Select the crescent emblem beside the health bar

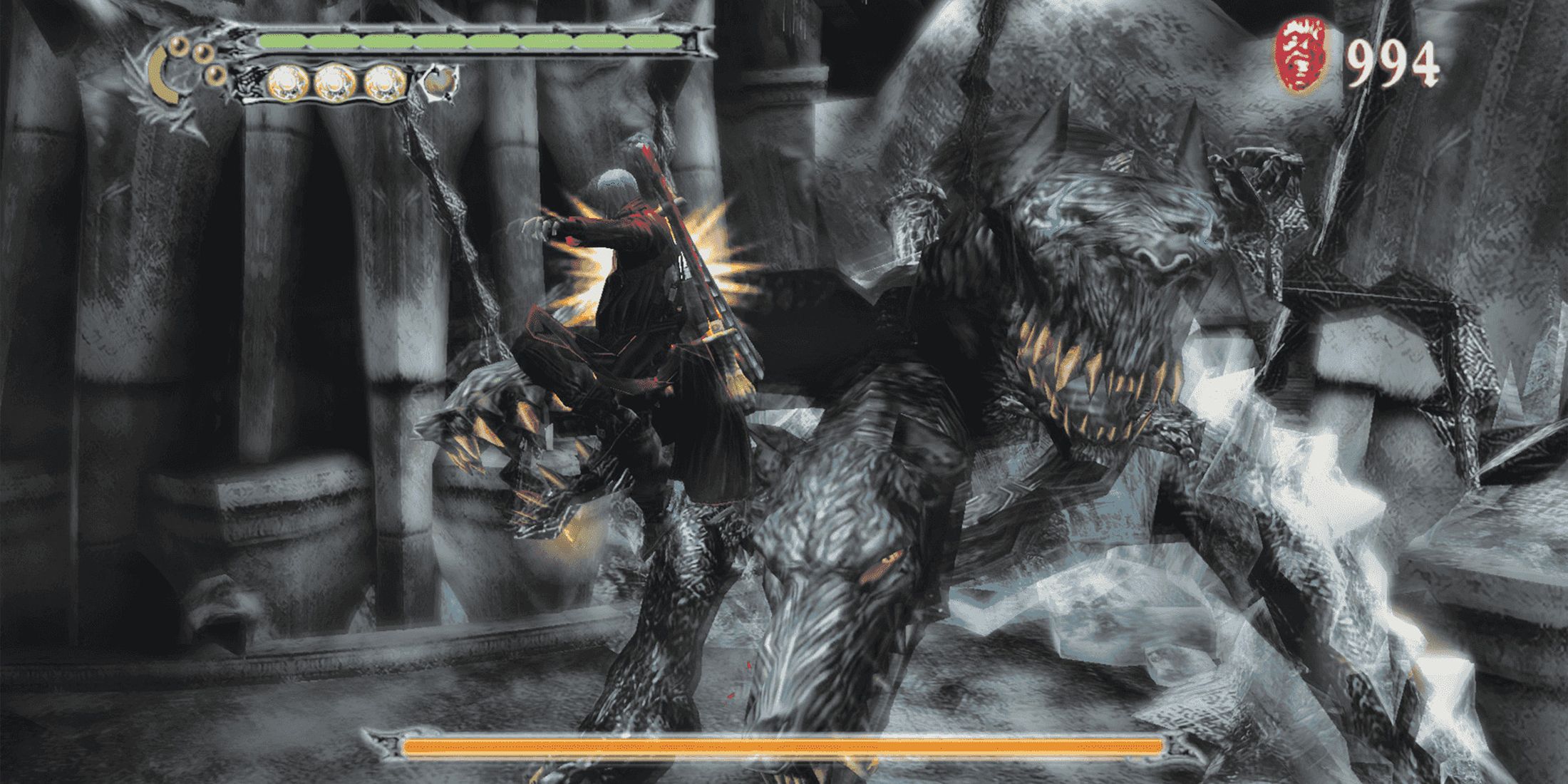(x=165, y=77)
